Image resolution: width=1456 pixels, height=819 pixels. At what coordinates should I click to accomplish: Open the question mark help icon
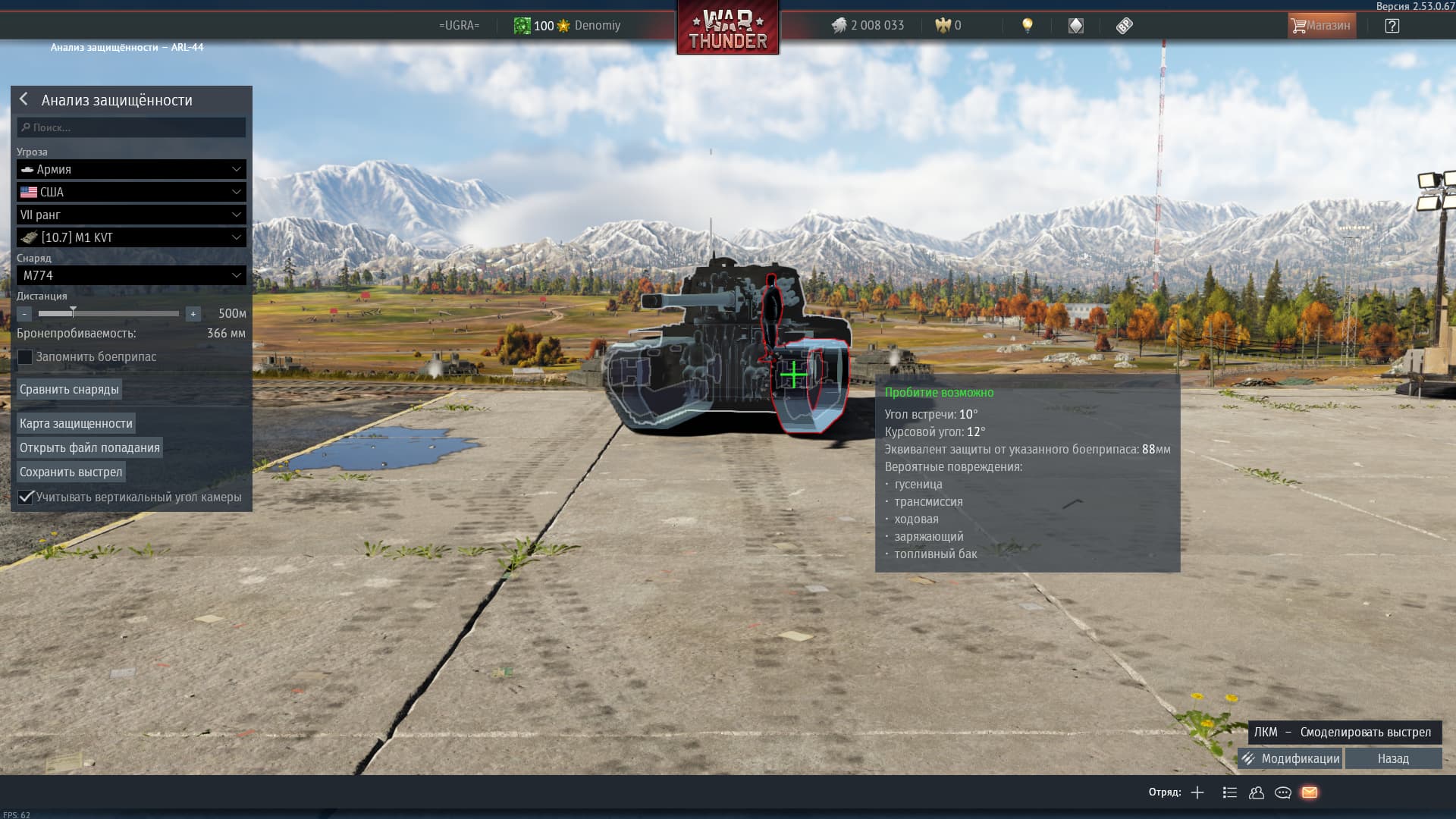click(1392, 26)
